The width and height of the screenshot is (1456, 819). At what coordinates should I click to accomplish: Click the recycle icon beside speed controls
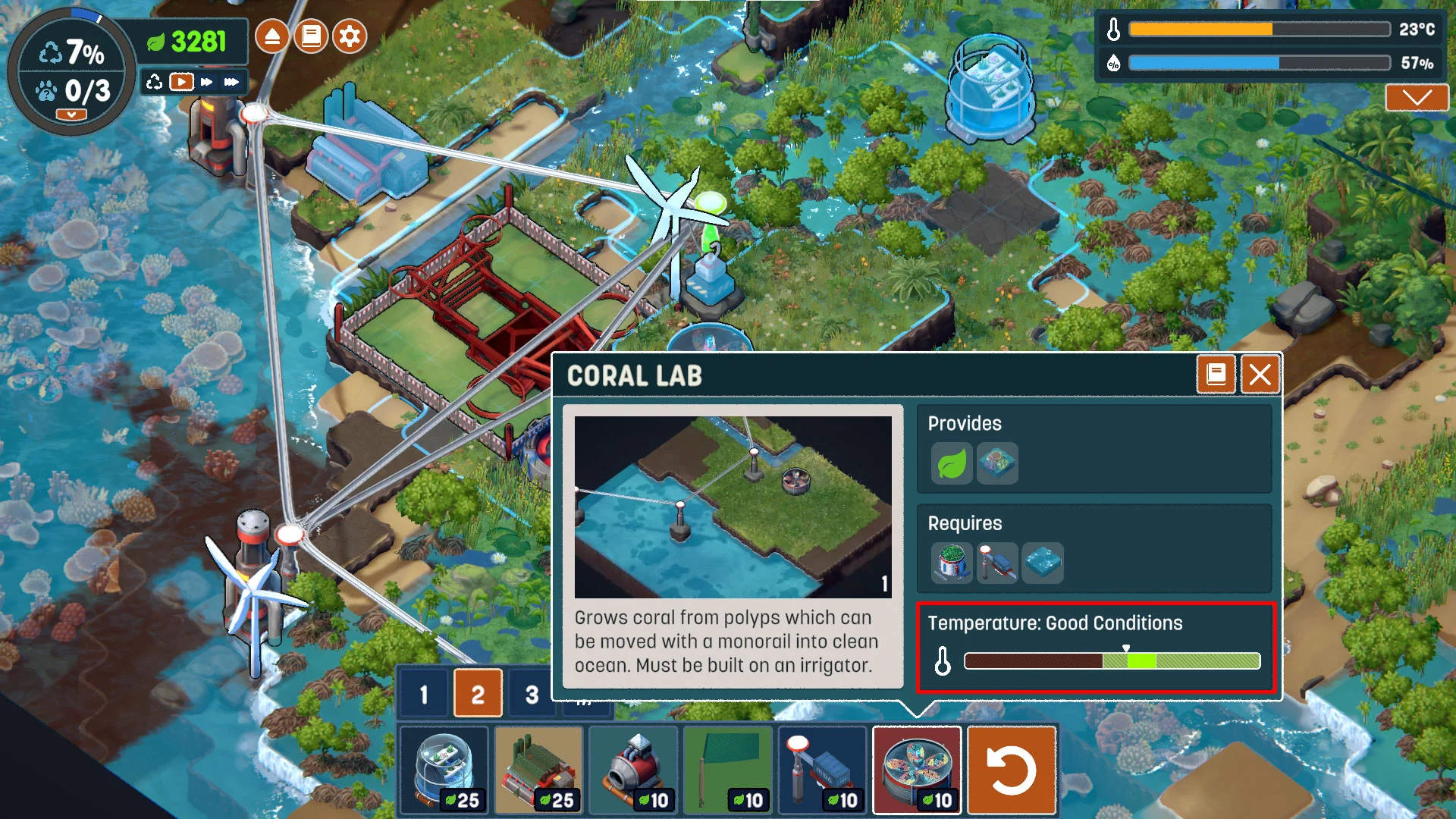[x=155, y=82]
